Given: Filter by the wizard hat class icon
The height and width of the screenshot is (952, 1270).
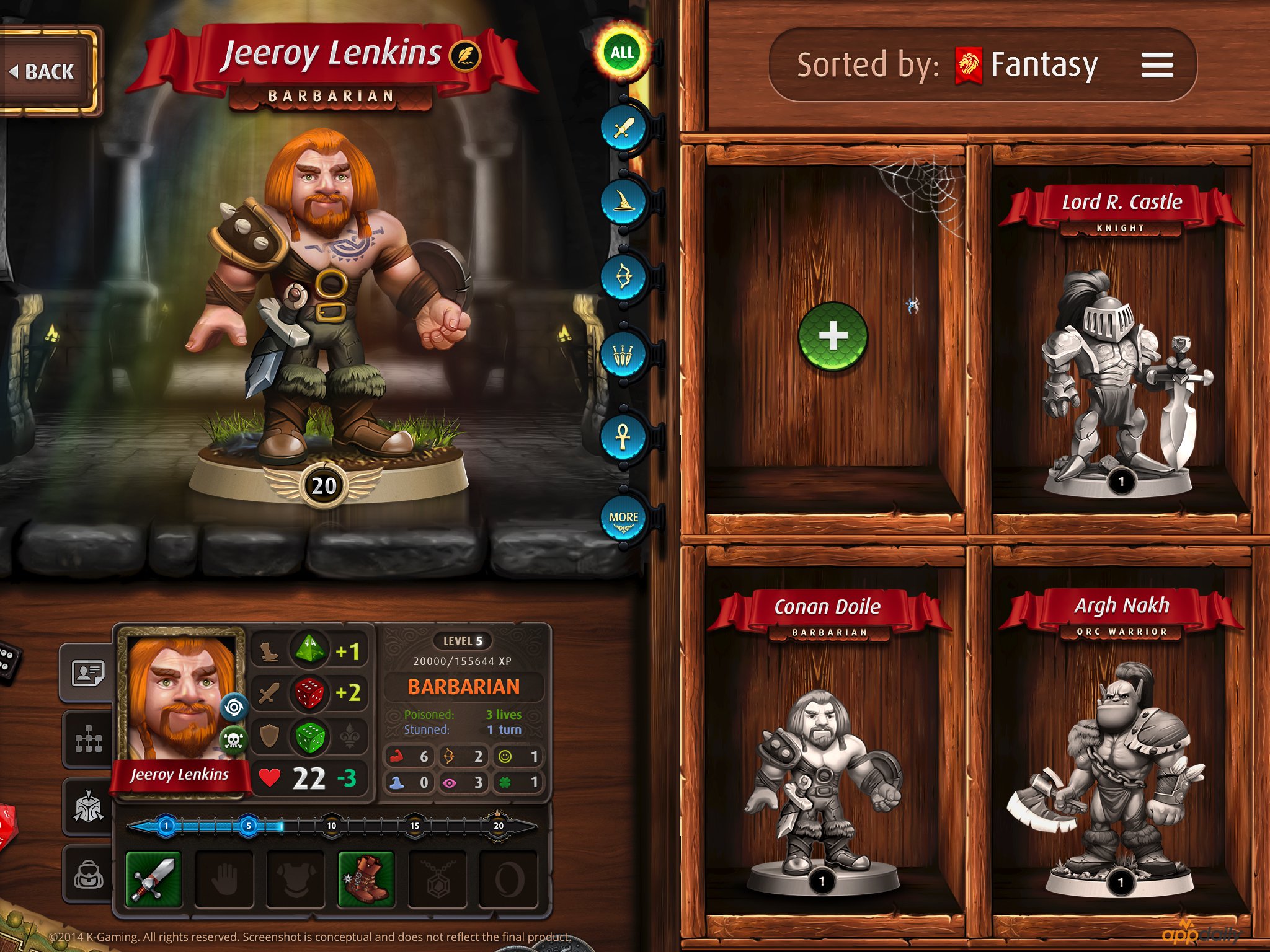Looking at the screenshot, I should pyautogui.click(x=623, y=201).
